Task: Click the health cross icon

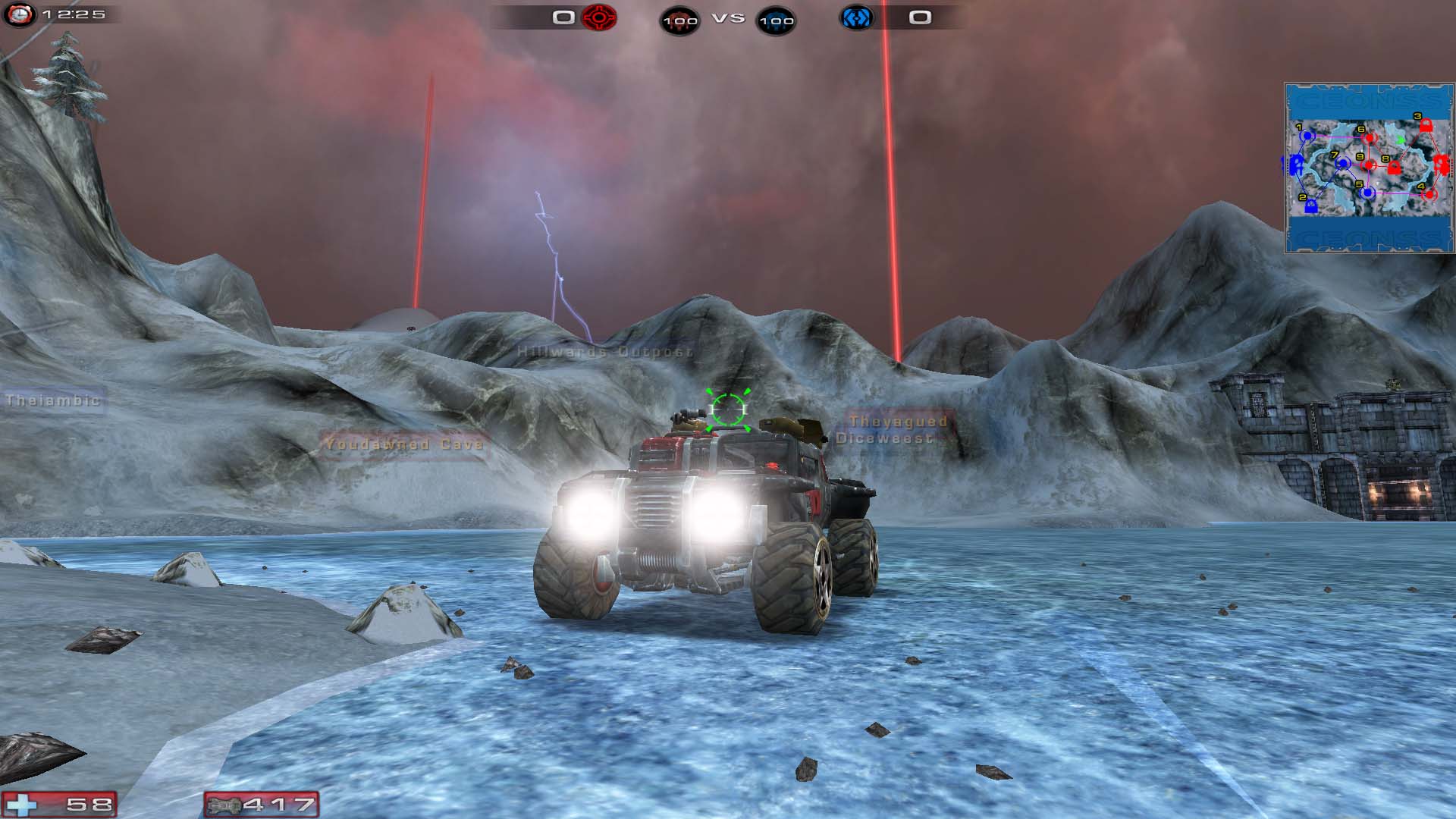Action: [x=21, y=805]
